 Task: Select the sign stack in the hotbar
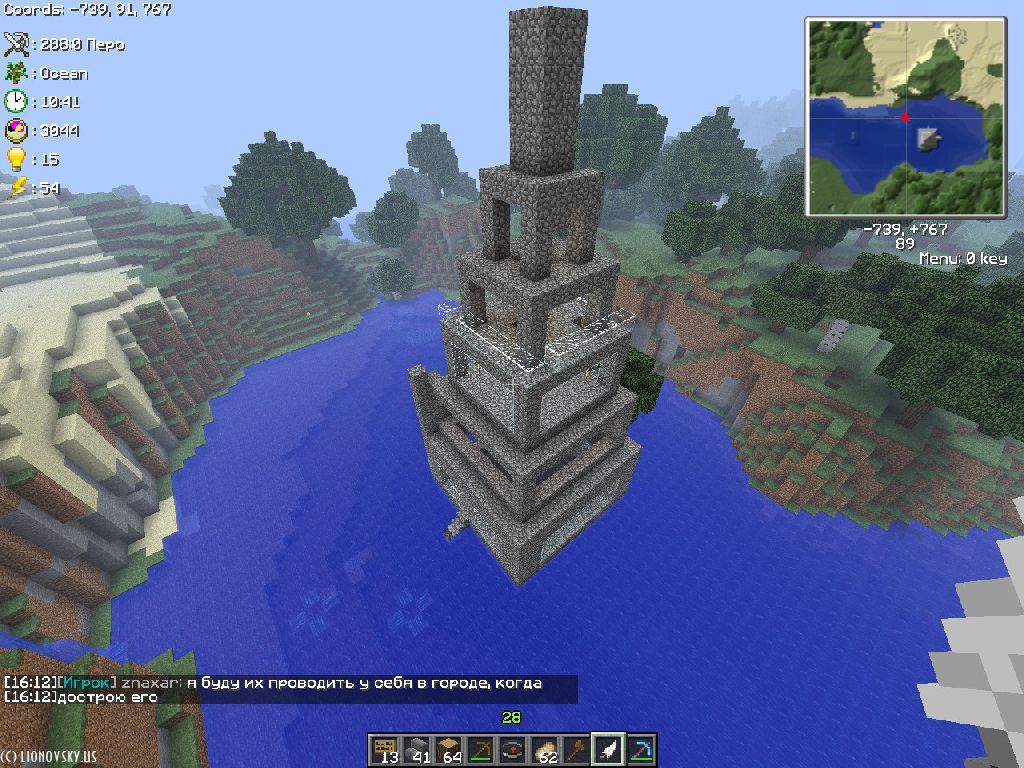(384, 749)
